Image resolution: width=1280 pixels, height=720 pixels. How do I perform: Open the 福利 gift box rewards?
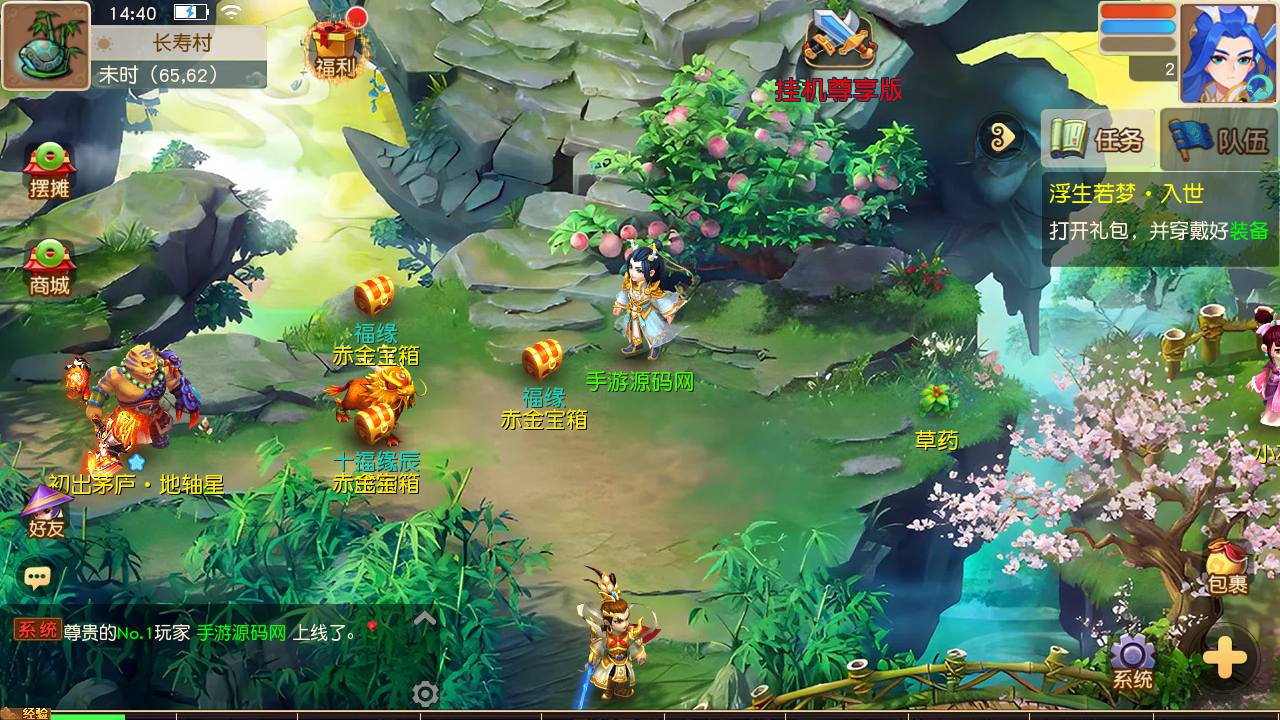(336, 46)
